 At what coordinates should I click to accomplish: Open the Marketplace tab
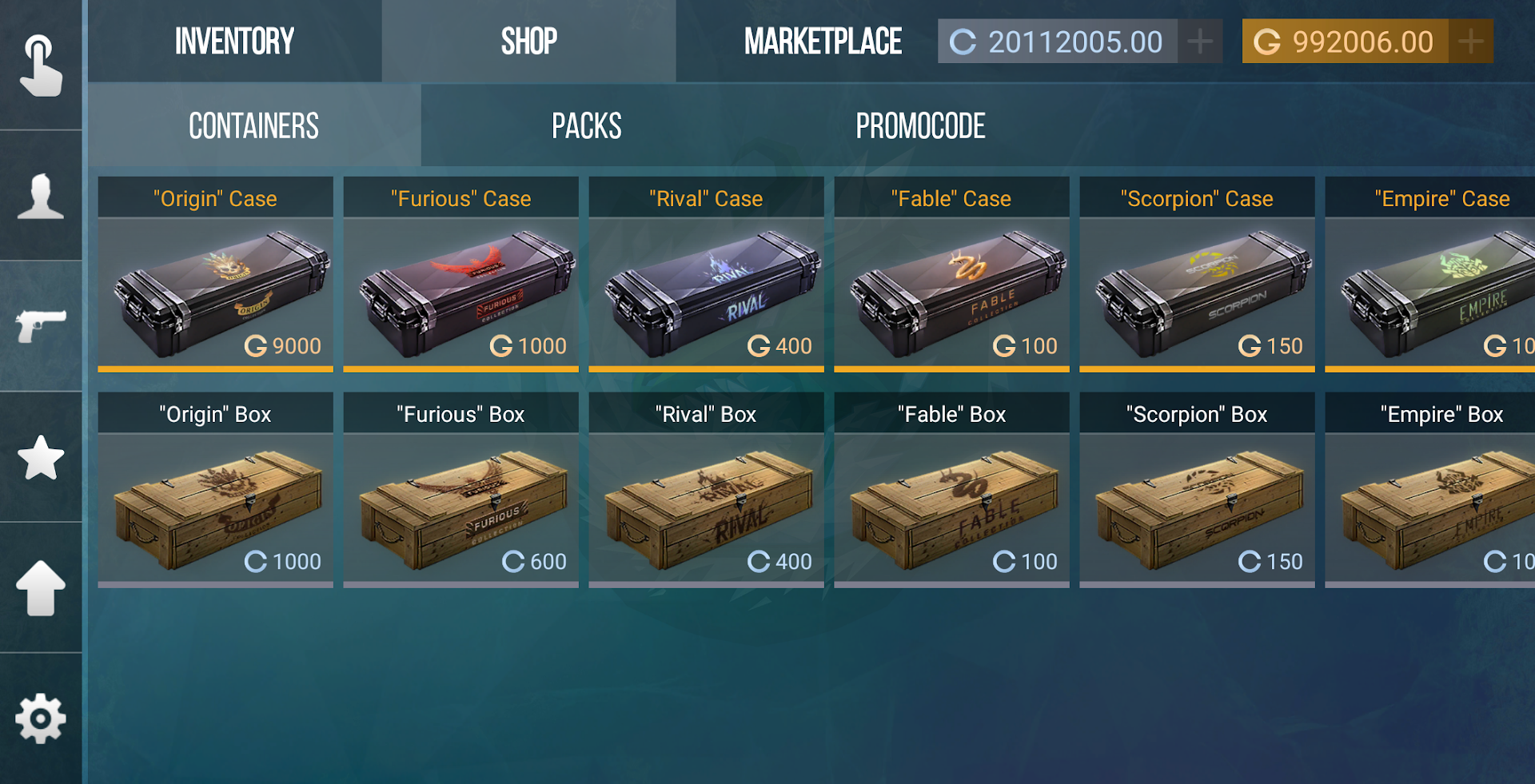(823, 41)
